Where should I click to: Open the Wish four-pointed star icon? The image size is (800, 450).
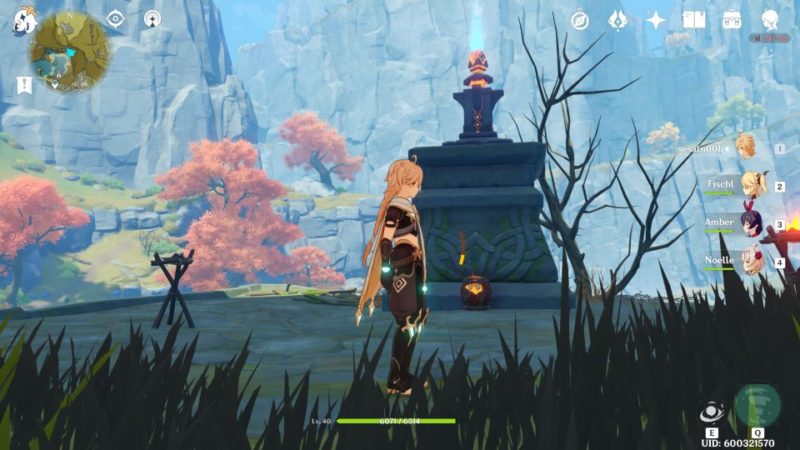tap(656, 20)
